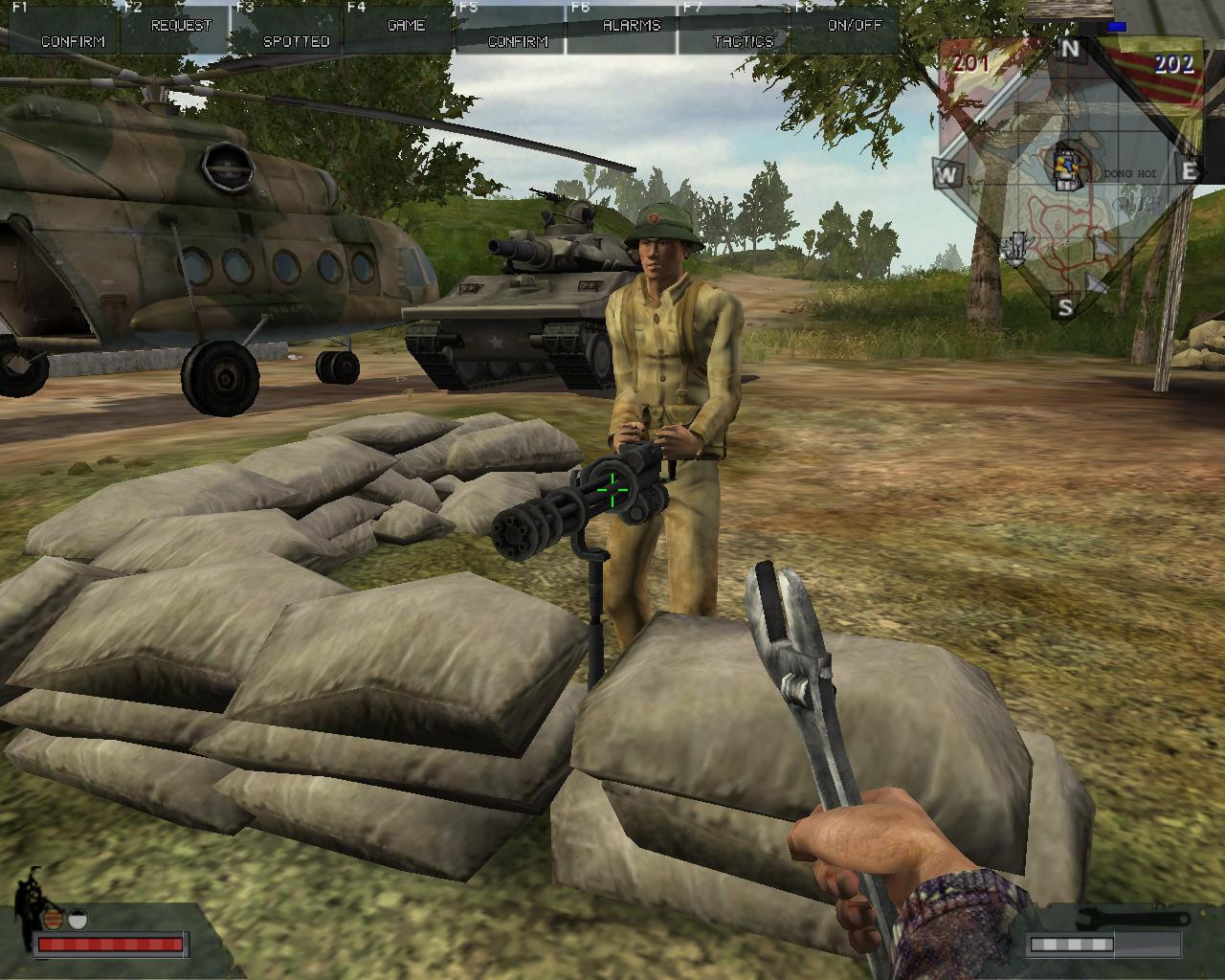Click the soldier status icon

tap(33, 898)
